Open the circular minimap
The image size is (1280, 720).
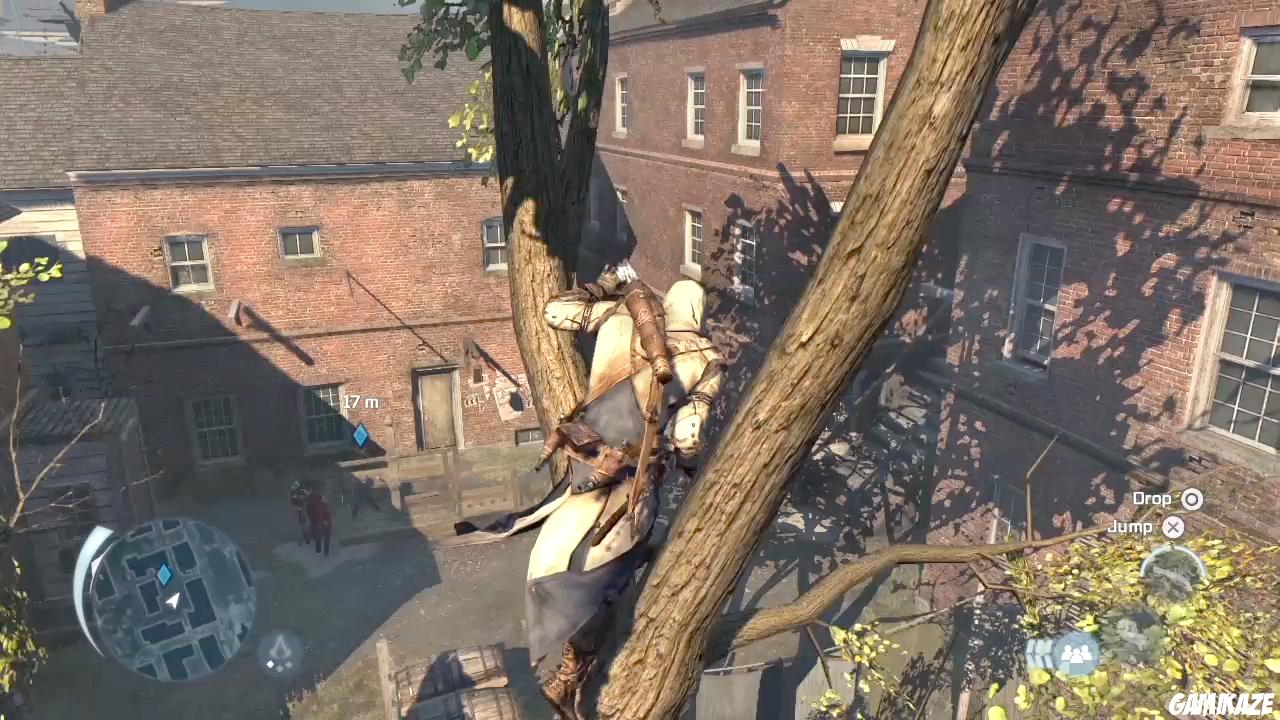170,595
